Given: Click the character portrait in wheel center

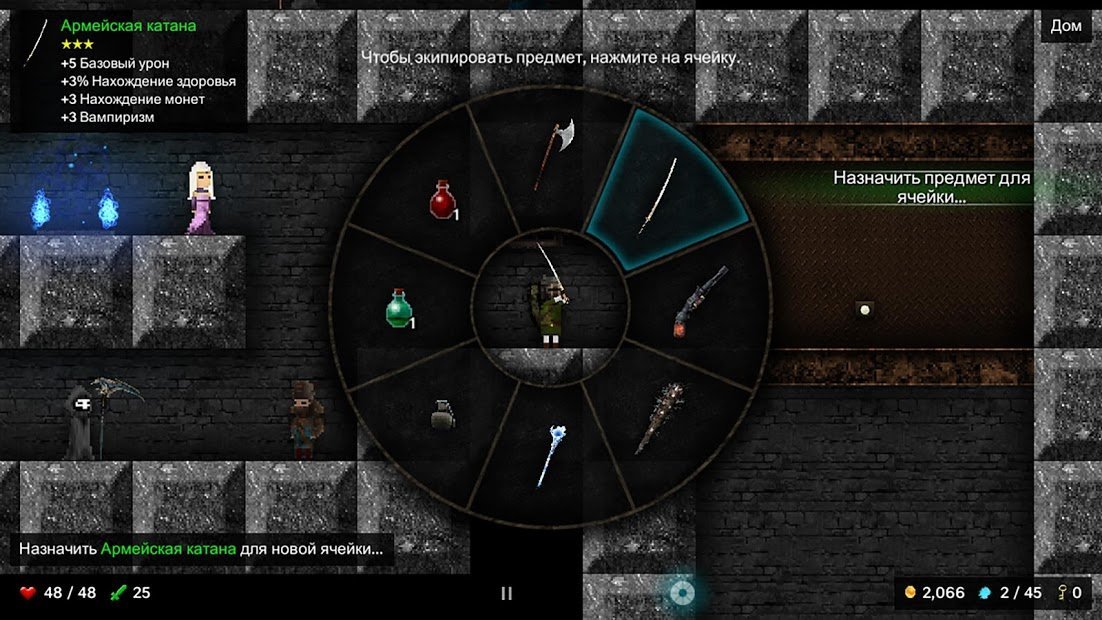Looking at the screenshot, I should pos(551,300).
